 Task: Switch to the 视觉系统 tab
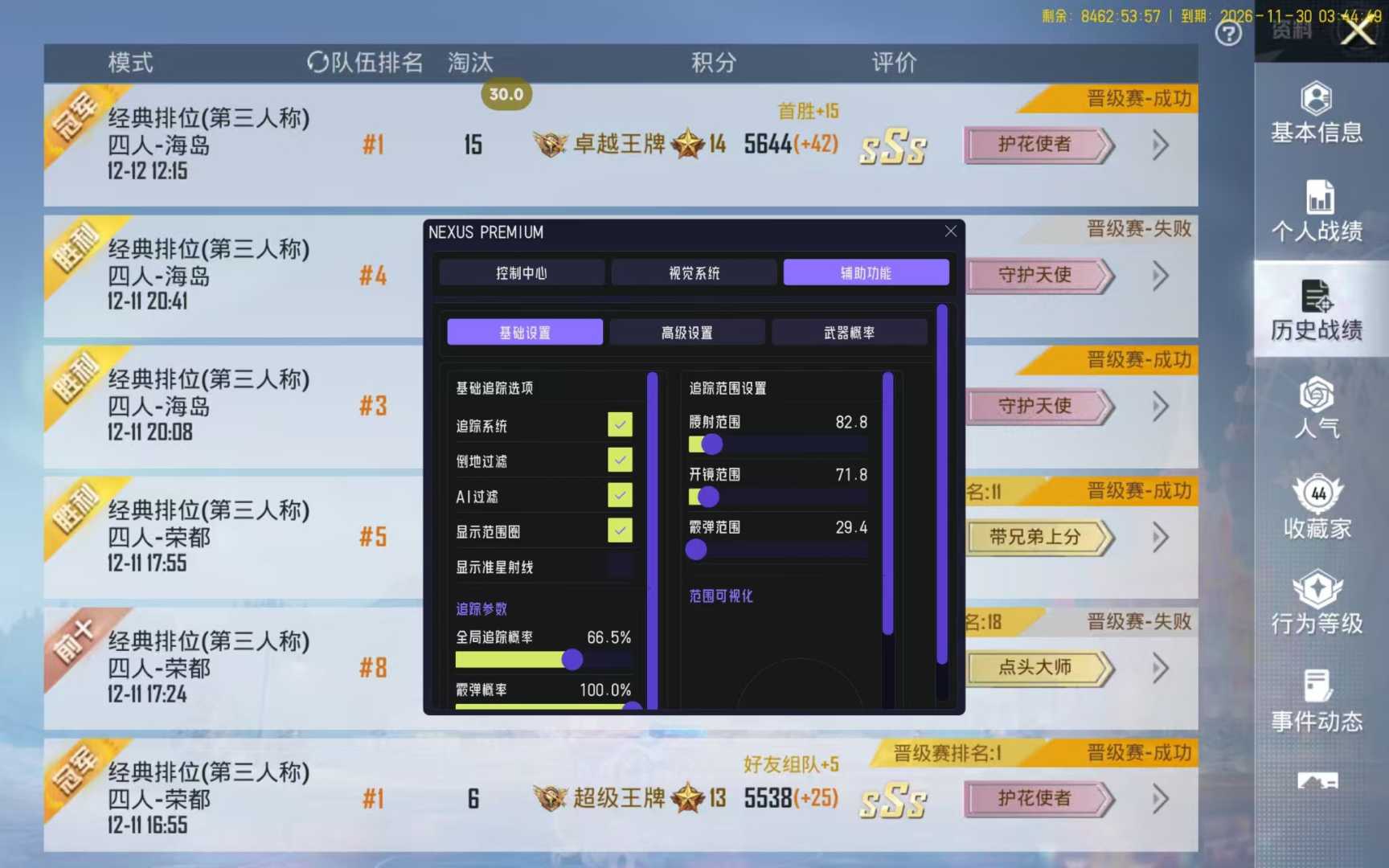pyautogui.click(x=693, y=272)
